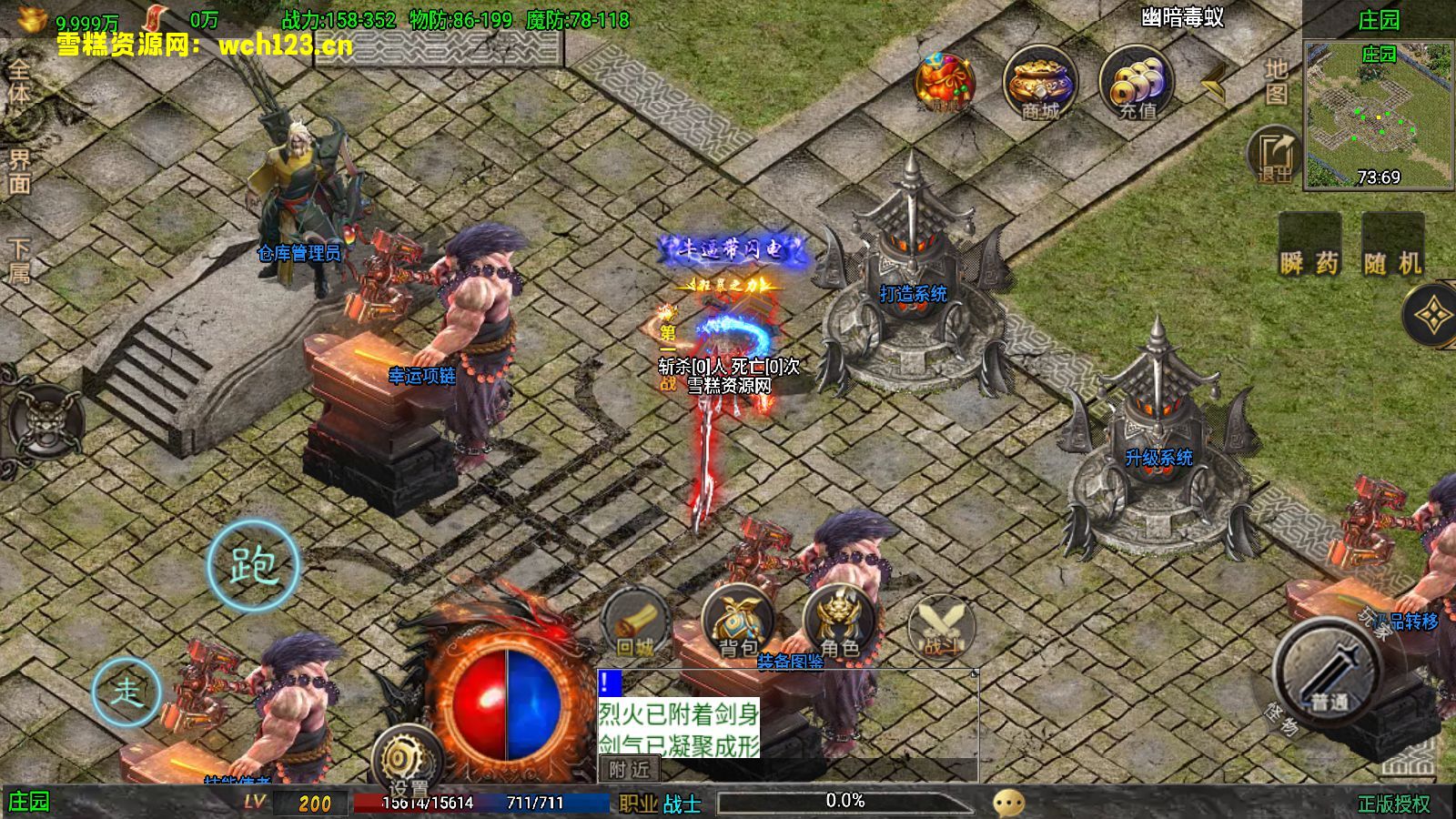
Task: Select the 全体 option on the left
Action: point(18,82)
